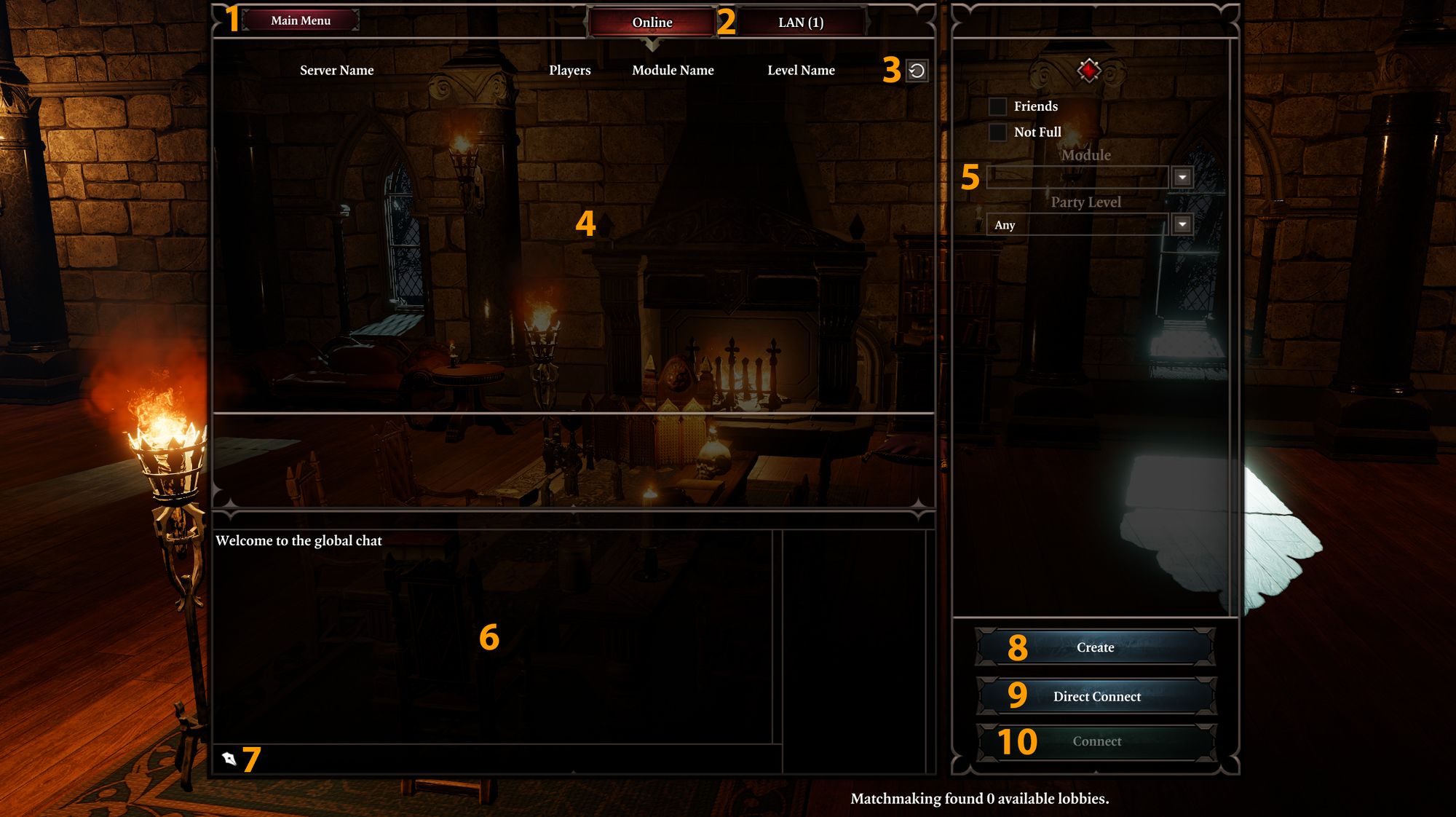Enable the Not Full filter
The width and height of the screenshot is (1456, 817).
pyautogui.click(x=997, y=133)
